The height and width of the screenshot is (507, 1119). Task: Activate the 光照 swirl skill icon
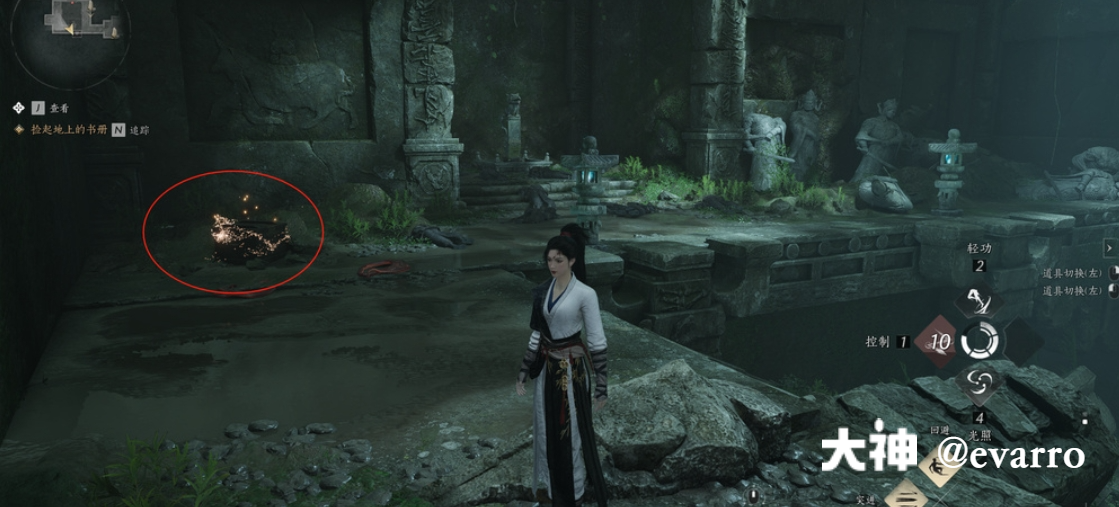coord(979,382)
